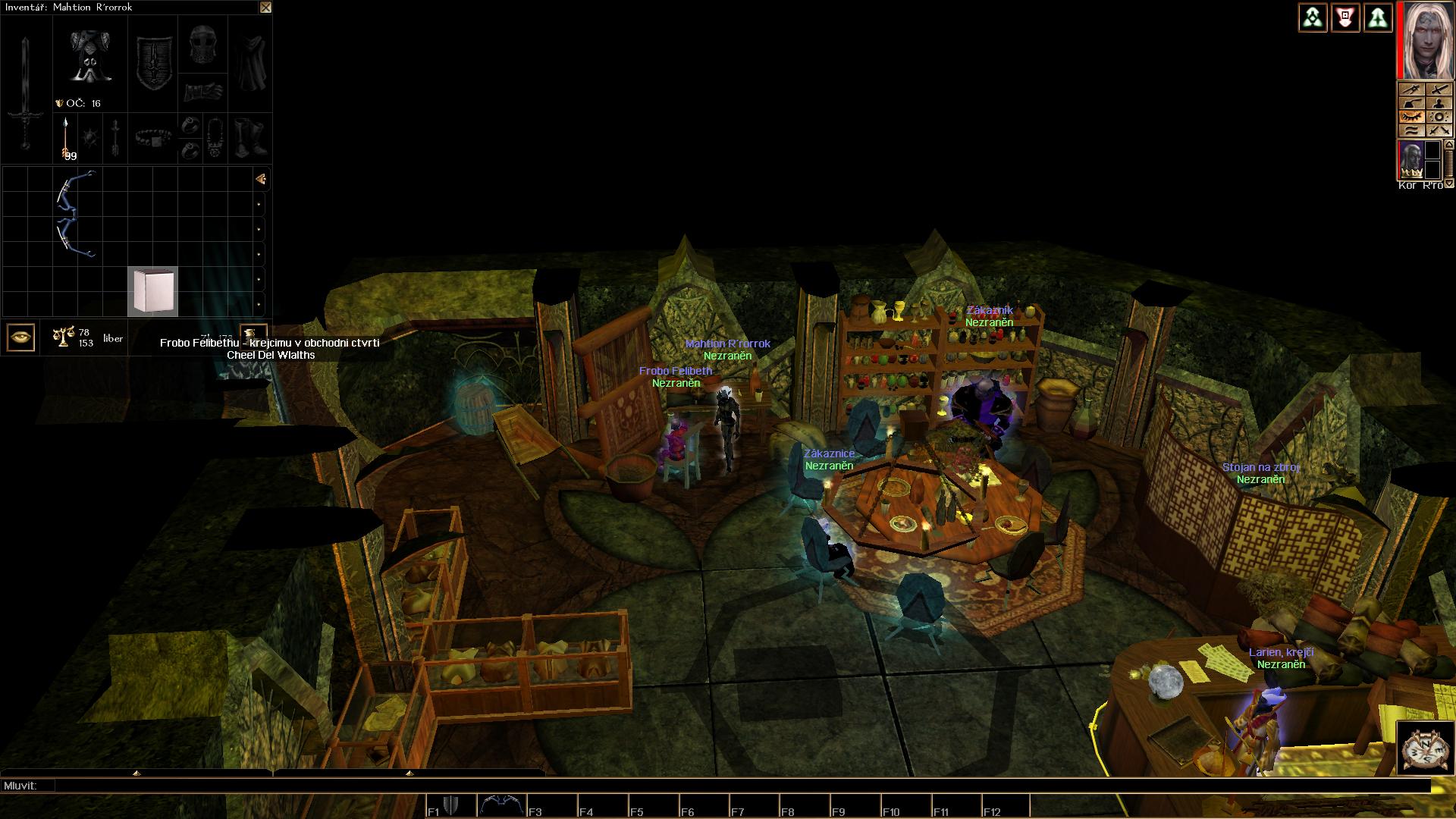Click the arrows slot showing 99
The width and height of the screenshot is (1456, 819).
tap(66, 139)
